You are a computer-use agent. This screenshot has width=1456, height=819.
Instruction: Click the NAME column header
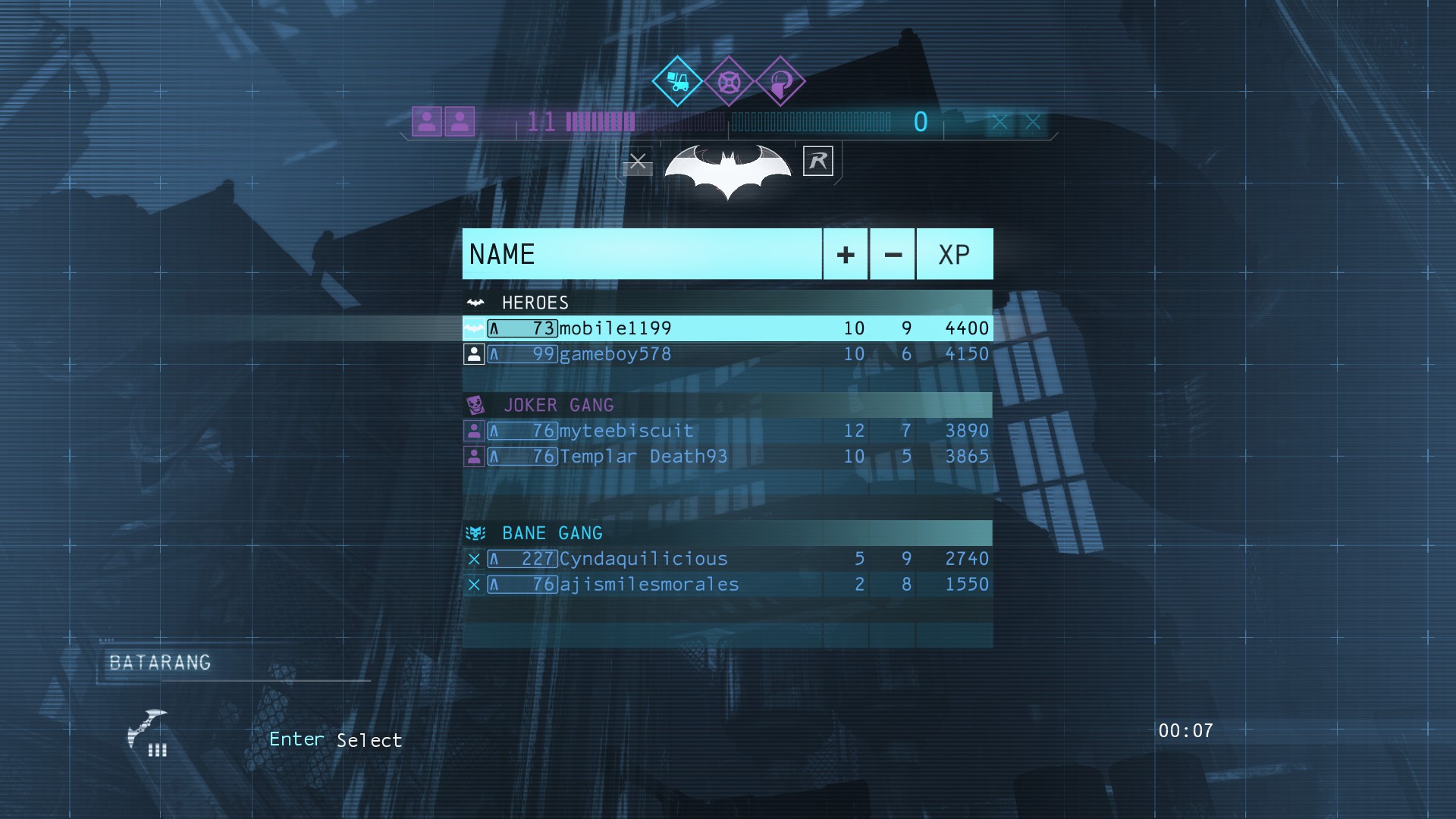click(x=642, y=254)
